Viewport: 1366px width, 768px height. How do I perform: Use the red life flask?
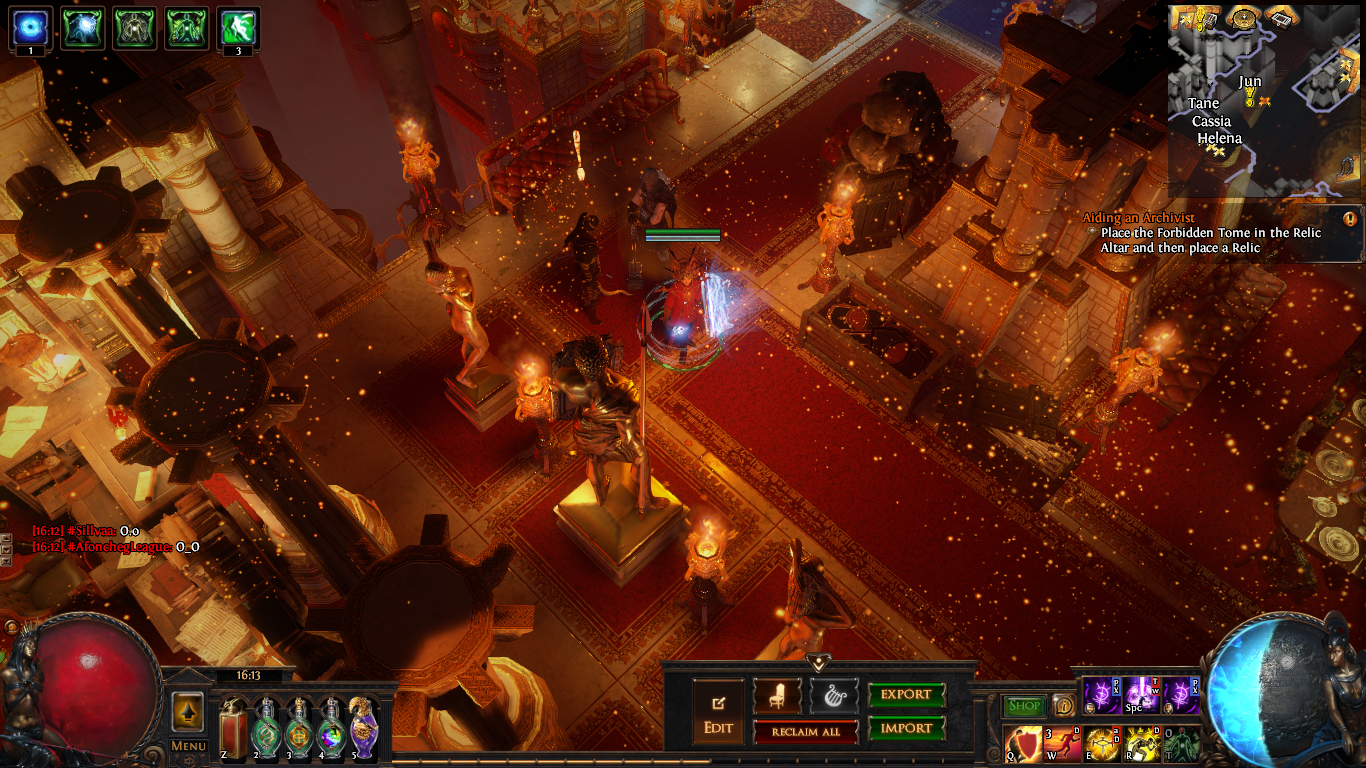coord(234,727)
